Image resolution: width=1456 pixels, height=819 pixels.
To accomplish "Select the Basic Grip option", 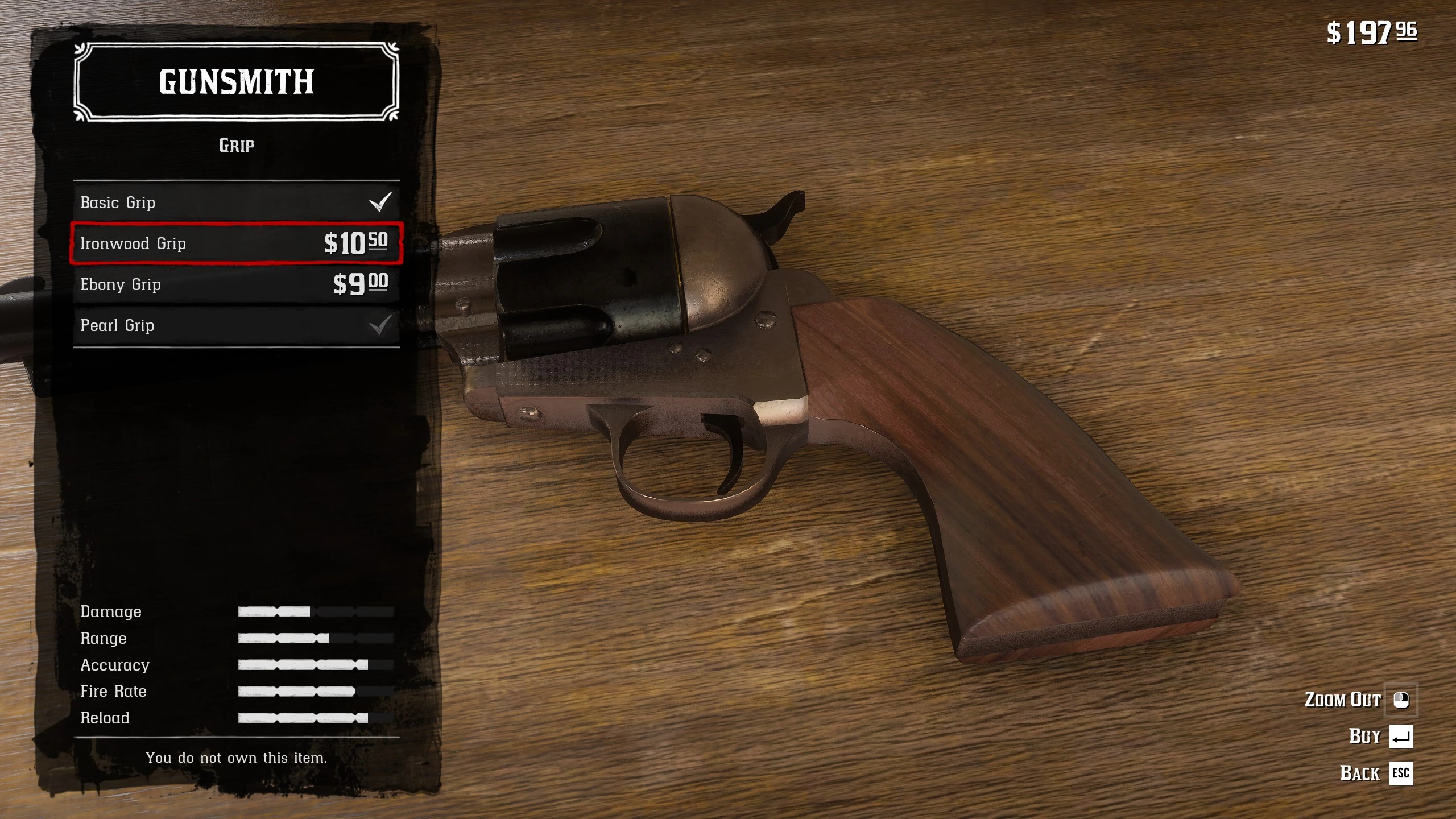I will tap(236, 202).
